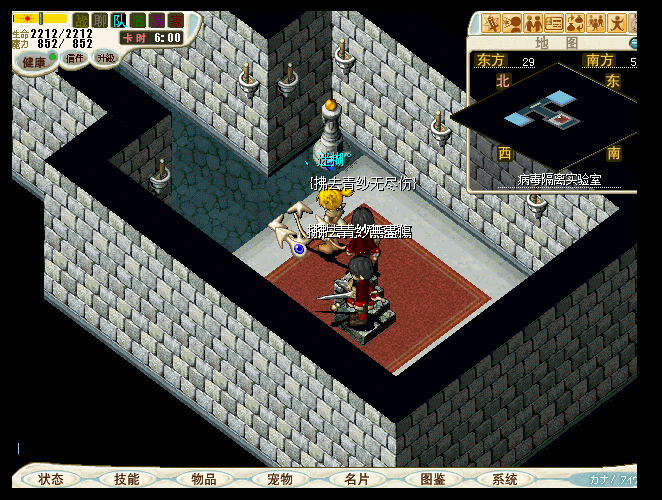This screenshot has height=500, width=662.
Task: Click the 升級 level-up button
Action: [x=106, y=57]
